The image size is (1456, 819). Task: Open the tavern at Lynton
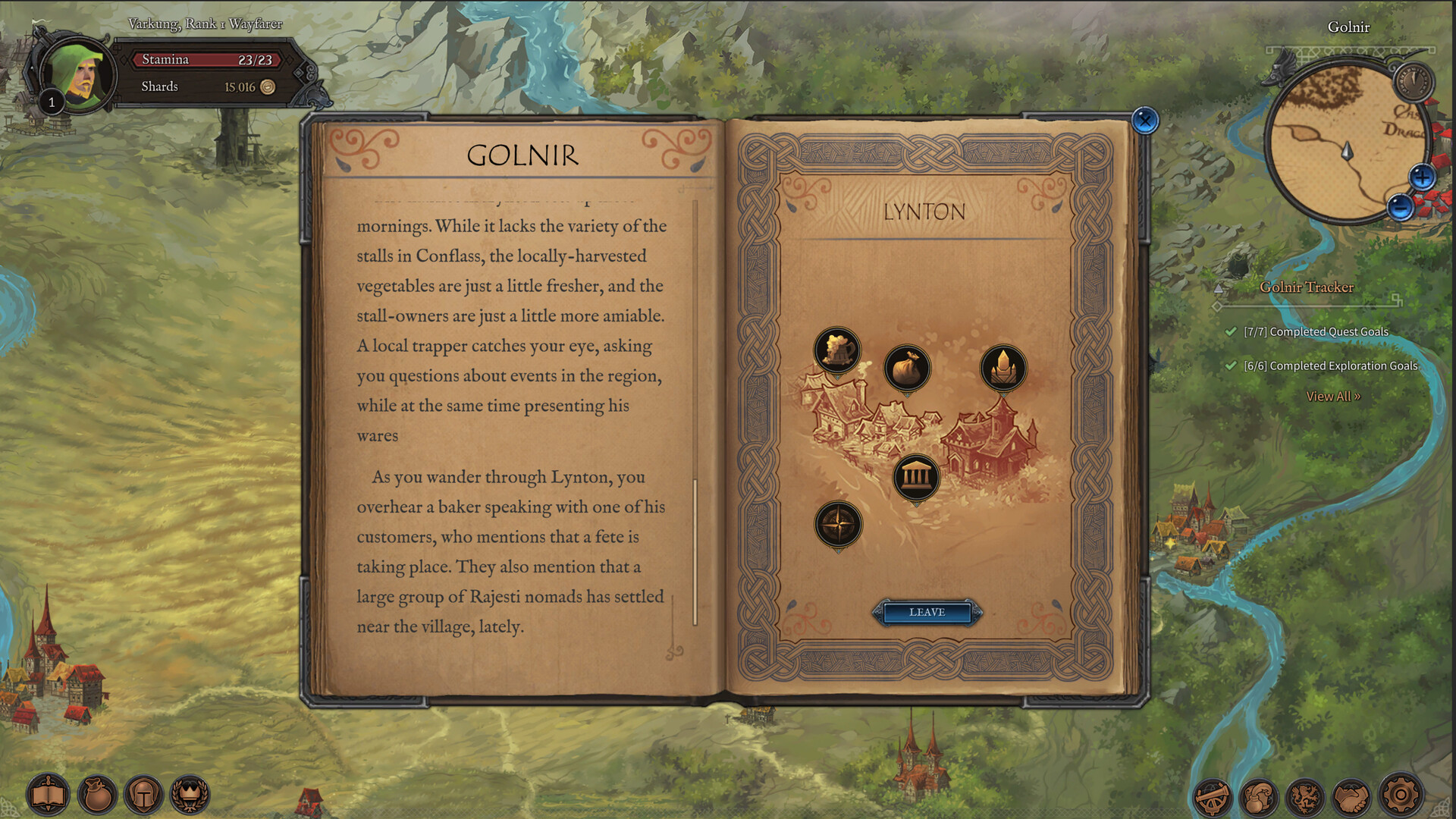click(x=836, y=350)
